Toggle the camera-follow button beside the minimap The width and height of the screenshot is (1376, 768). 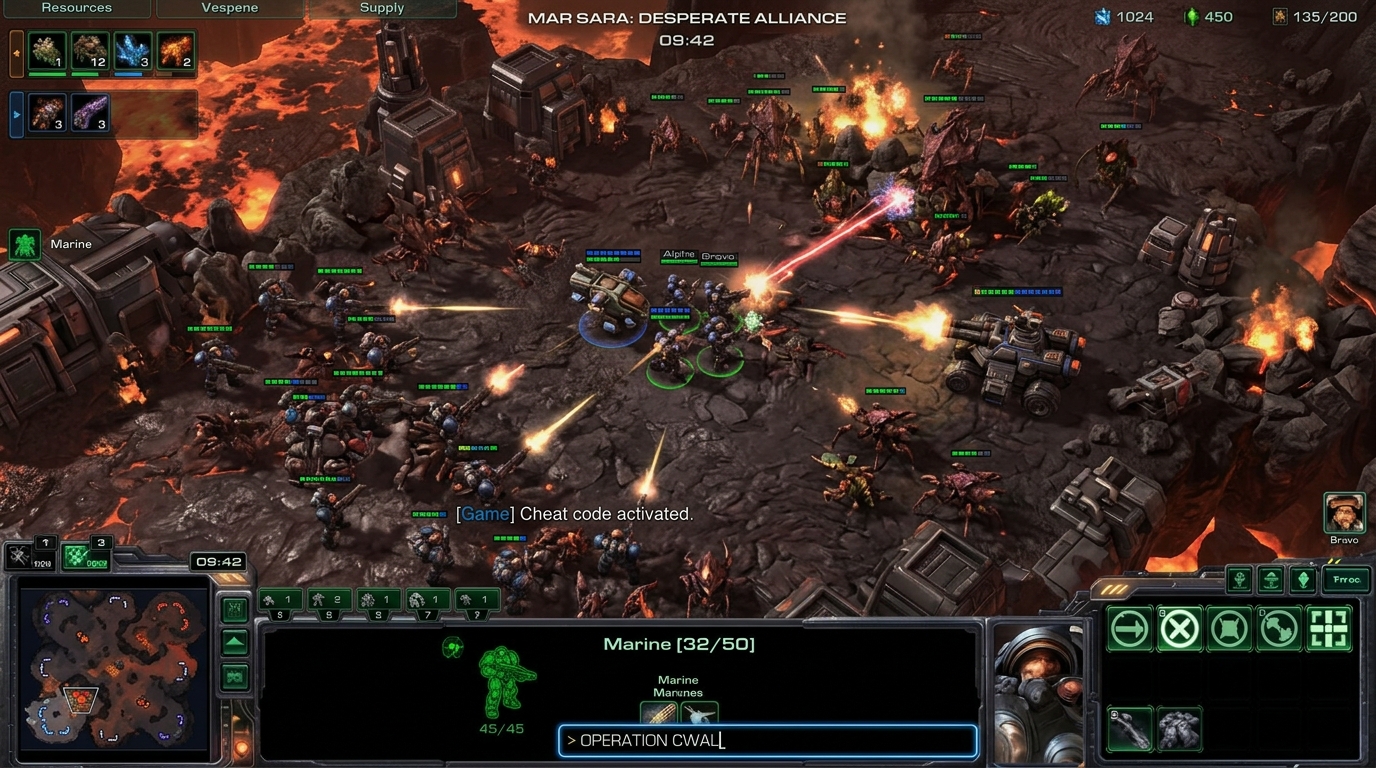(234, 608)
